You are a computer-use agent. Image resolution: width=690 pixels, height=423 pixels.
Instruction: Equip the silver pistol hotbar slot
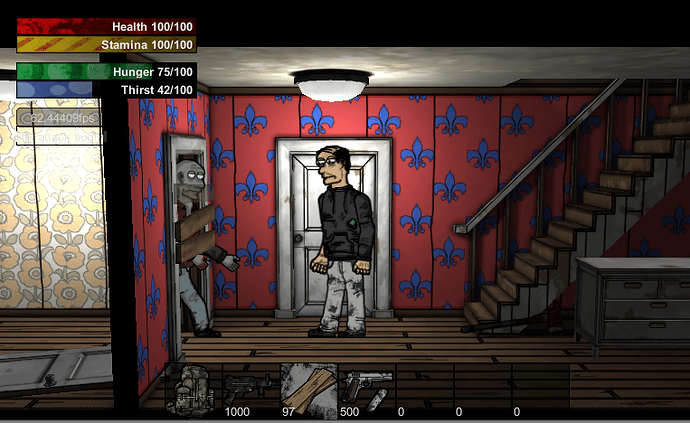click(x=366, y=388)
